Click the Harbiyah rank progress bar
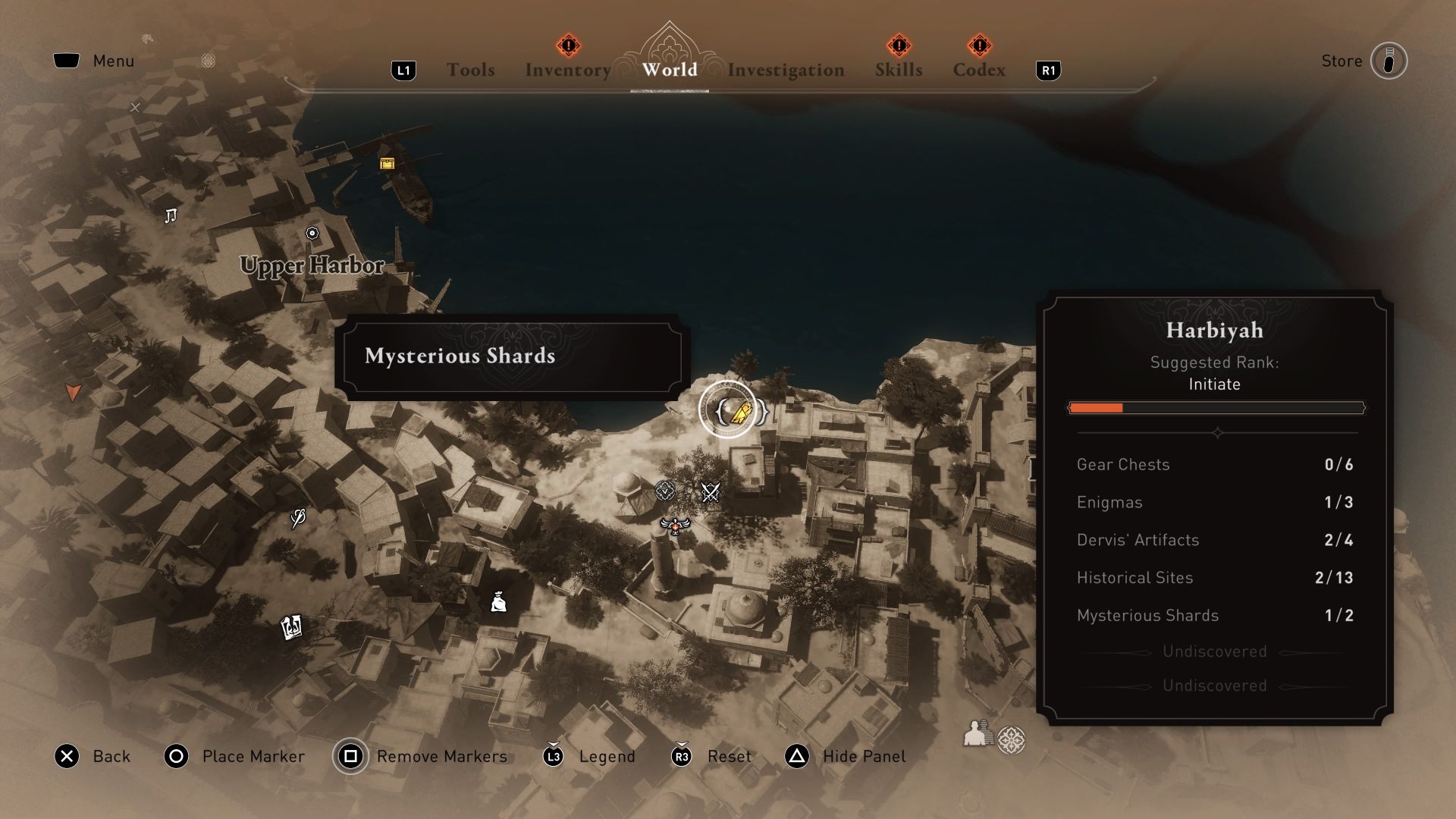Viewport: 1456px width, 819px height. tap(1216, 408)
